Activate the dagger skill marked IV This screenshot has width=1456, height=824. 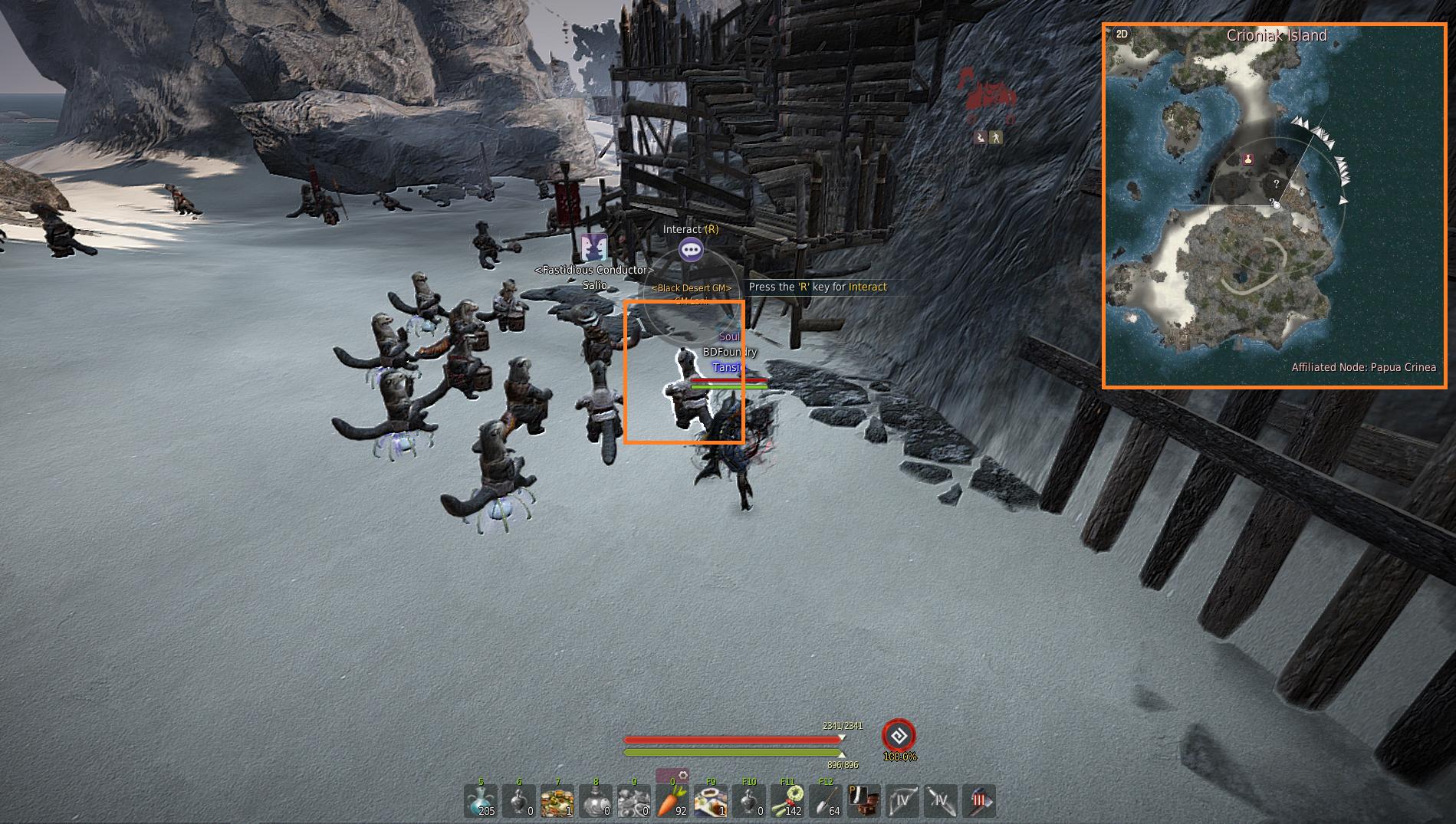click(941, 802)
